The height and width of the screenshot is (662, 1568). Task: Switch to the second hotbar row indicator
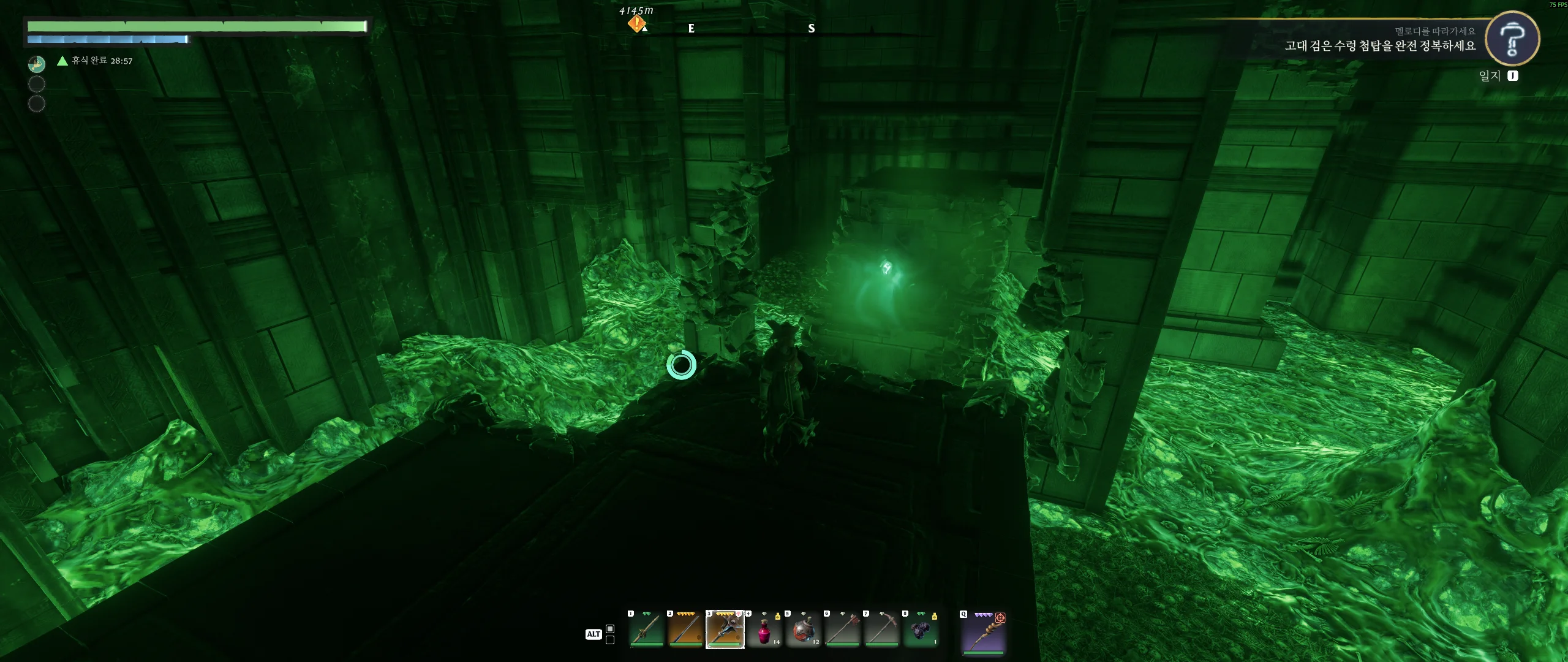pyautogui.click(x=610, y=640)
